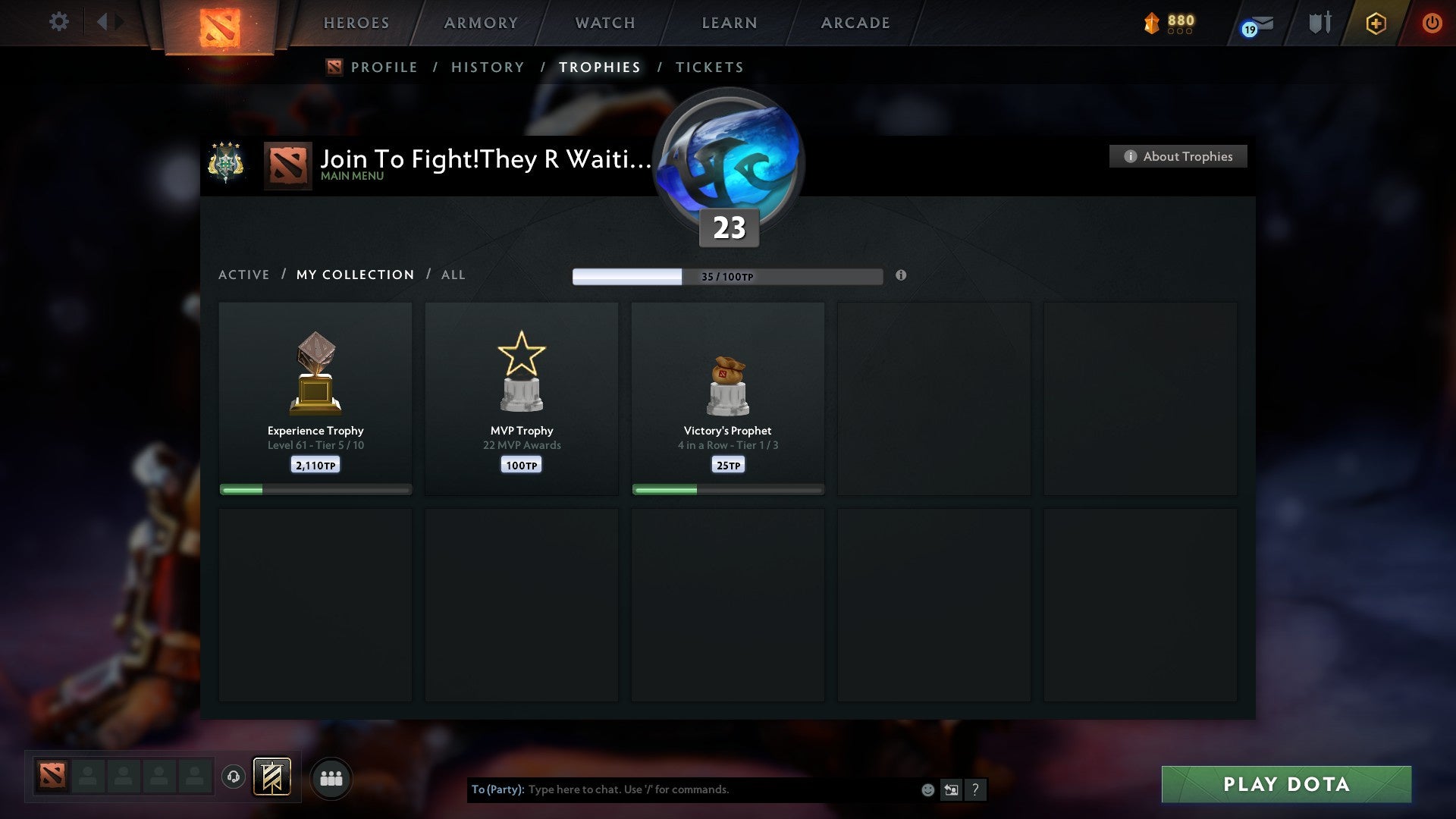Open the friends list with the people icon

pos(331,777)
